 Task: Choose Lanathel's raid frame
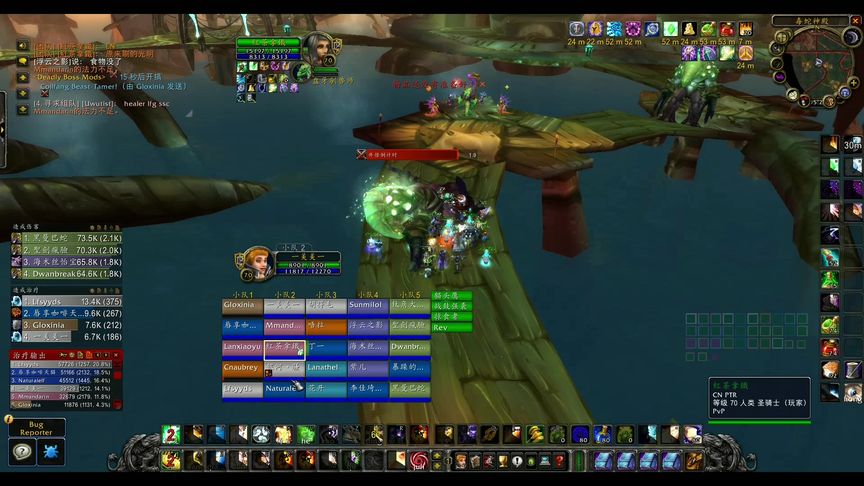(326, 368)
